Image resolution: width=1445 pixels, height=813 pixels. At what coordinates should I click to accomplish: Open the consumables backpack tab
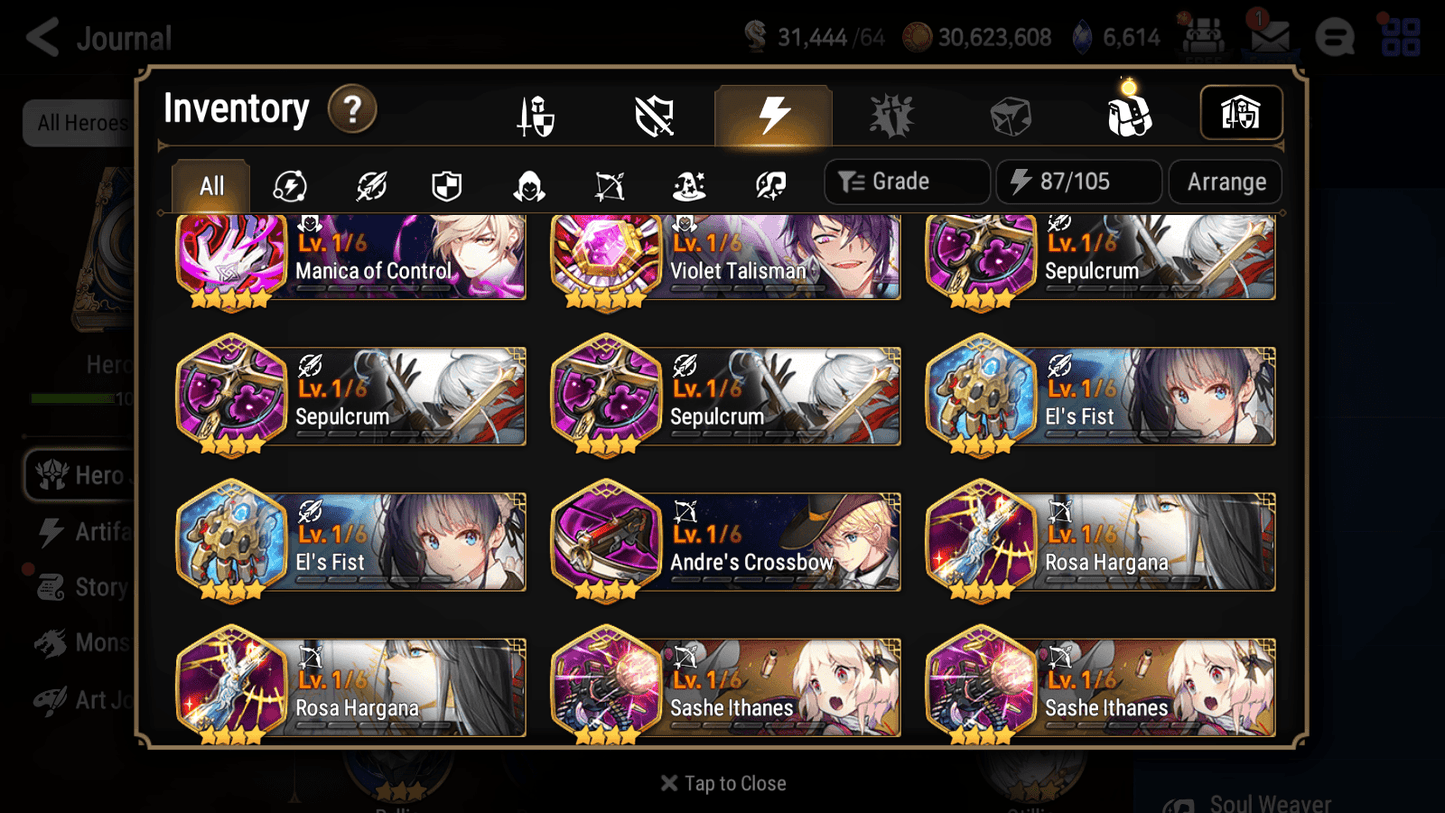pos(1130,113)
